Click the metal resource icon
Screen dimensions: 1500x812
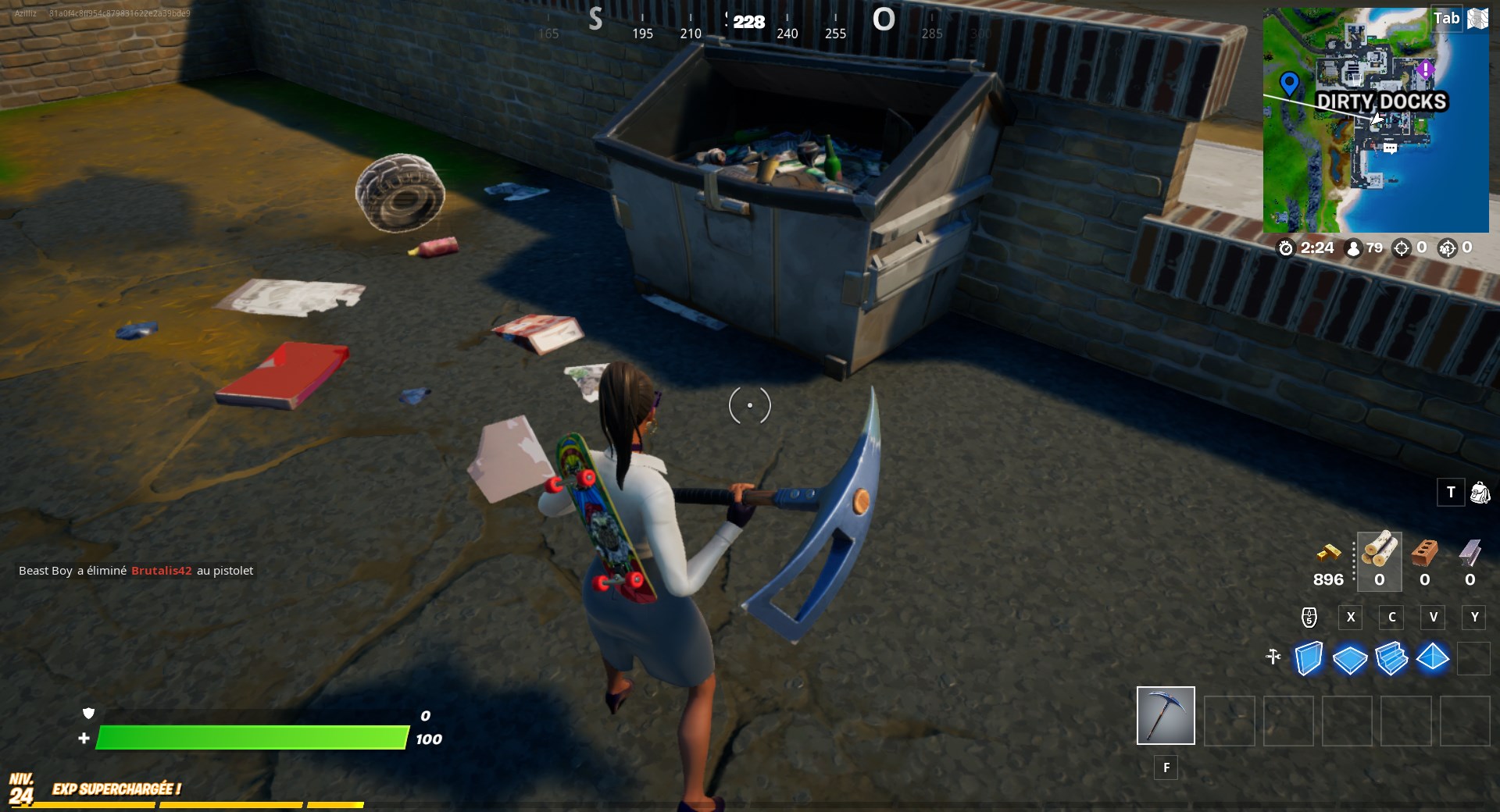coord(1471,554)
